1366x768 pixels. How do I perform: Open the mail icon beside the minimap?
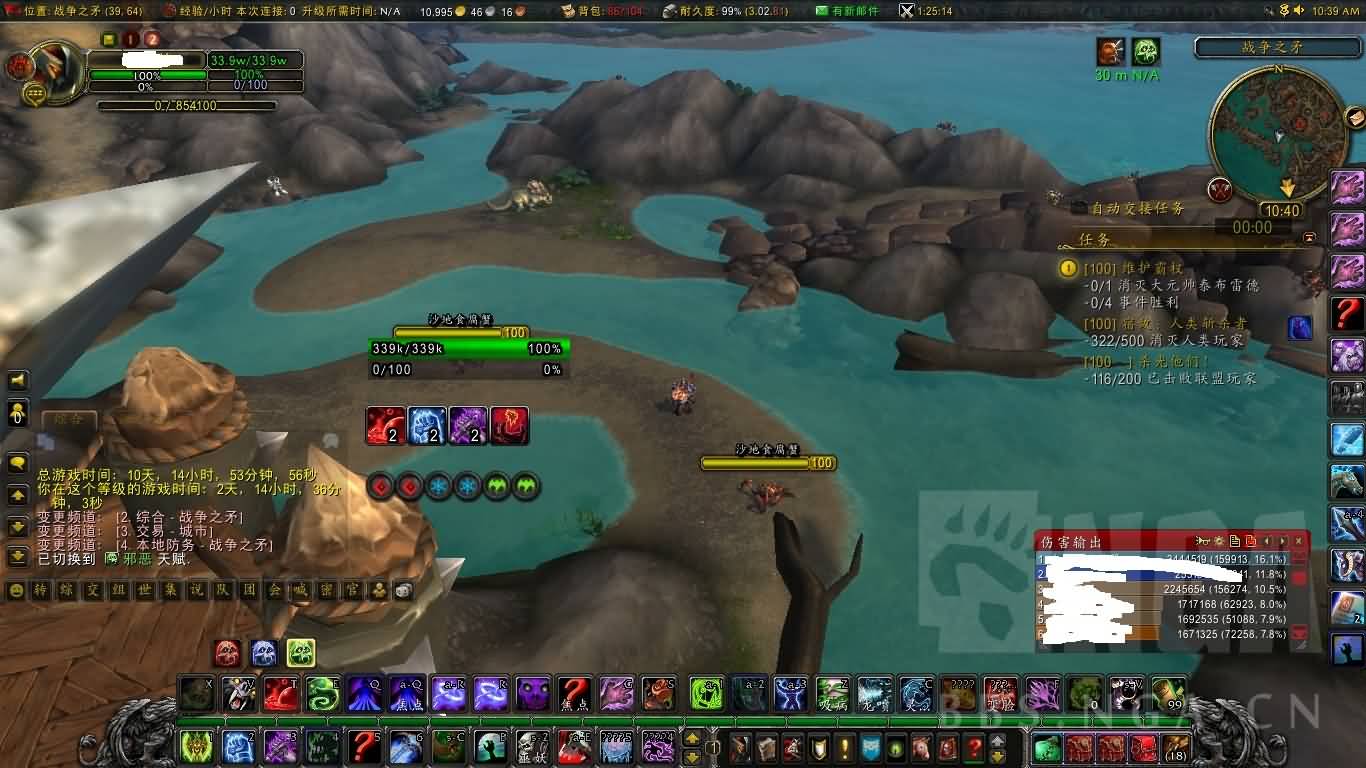pyautogui.click(x=1356, y=119)
